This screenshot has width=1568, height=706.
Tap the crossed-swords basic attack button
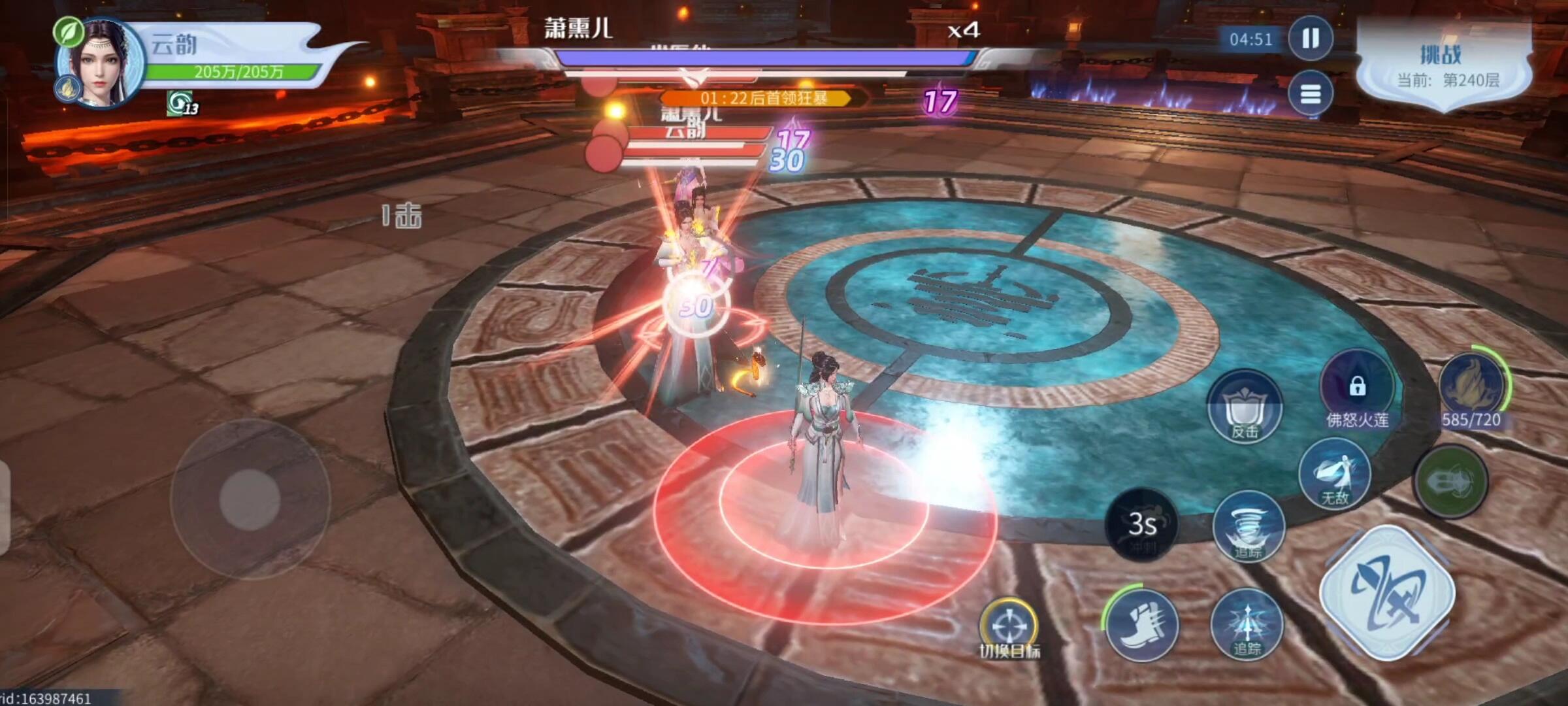[x=1387, y=593]
